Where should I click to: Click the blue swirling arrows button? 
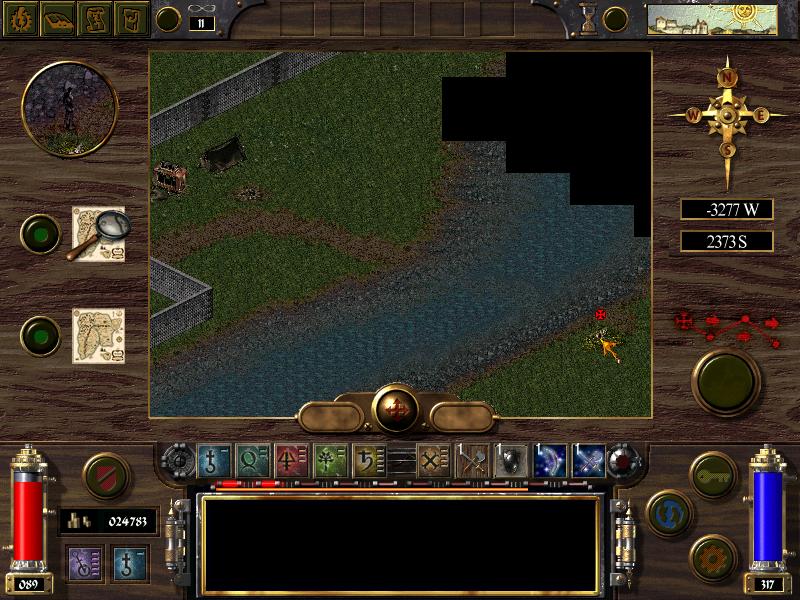pyautogui.click(x=669, y=513)
